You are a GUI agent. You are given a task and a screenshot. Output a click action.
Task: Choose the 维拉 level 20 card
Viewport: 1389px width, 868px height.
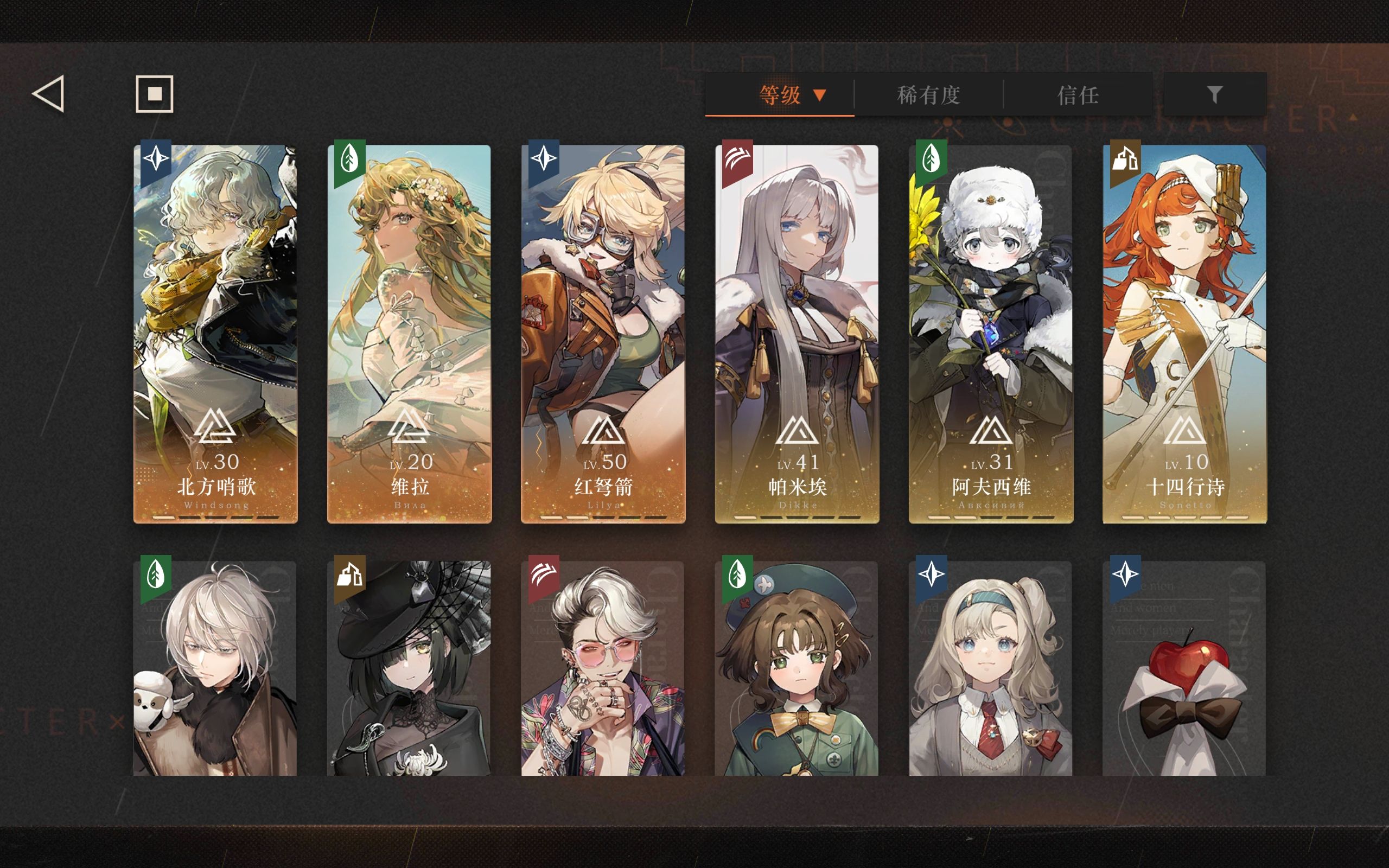pos(409,333)
